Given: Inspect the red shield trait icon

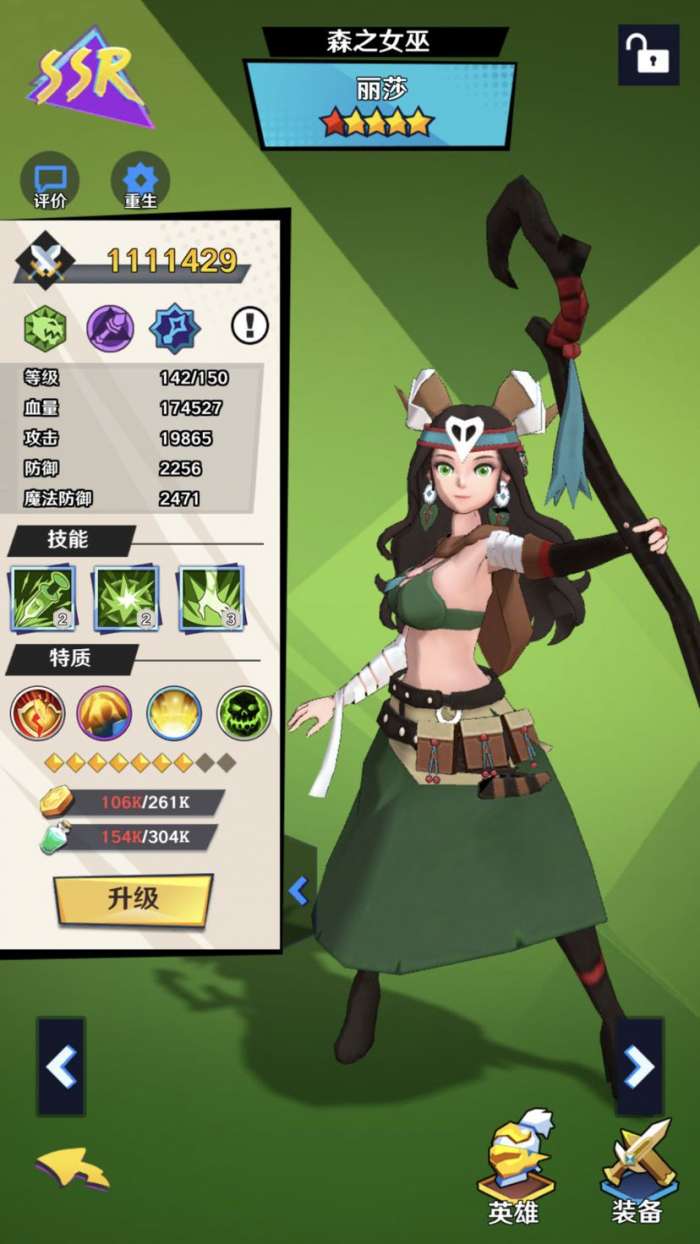Looking at the screenshot, I should (38, 713).
